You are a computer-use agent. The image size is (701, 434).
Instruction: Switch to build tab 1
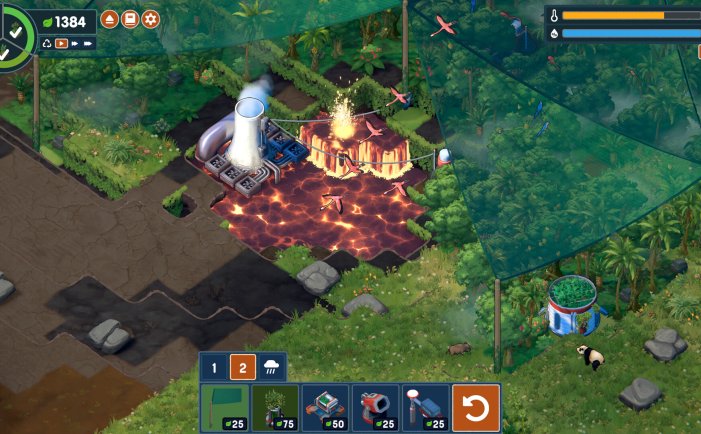tap(214, 367)
